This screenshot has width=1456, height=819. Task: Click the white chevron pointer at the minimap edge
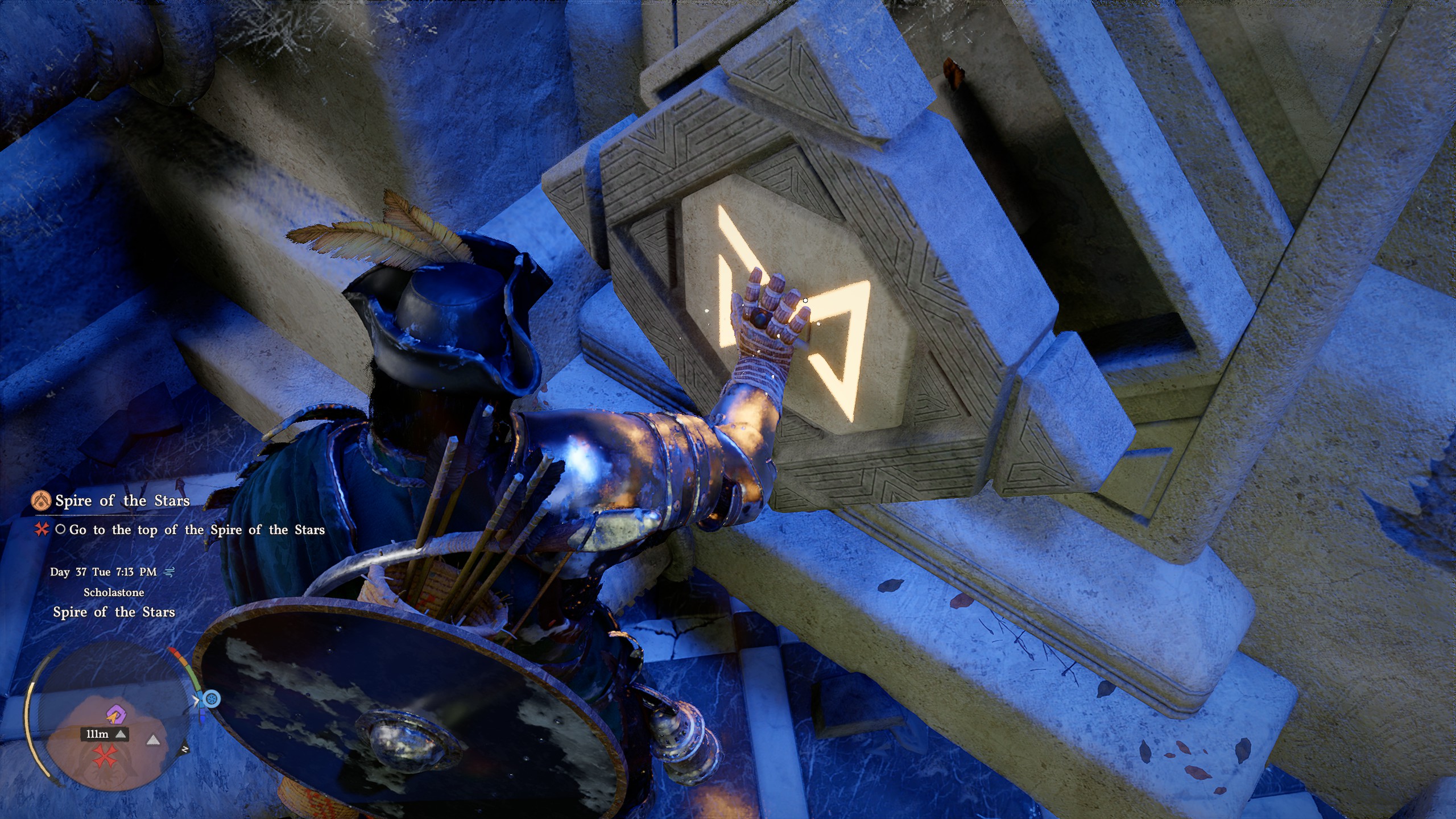(196, 700)
